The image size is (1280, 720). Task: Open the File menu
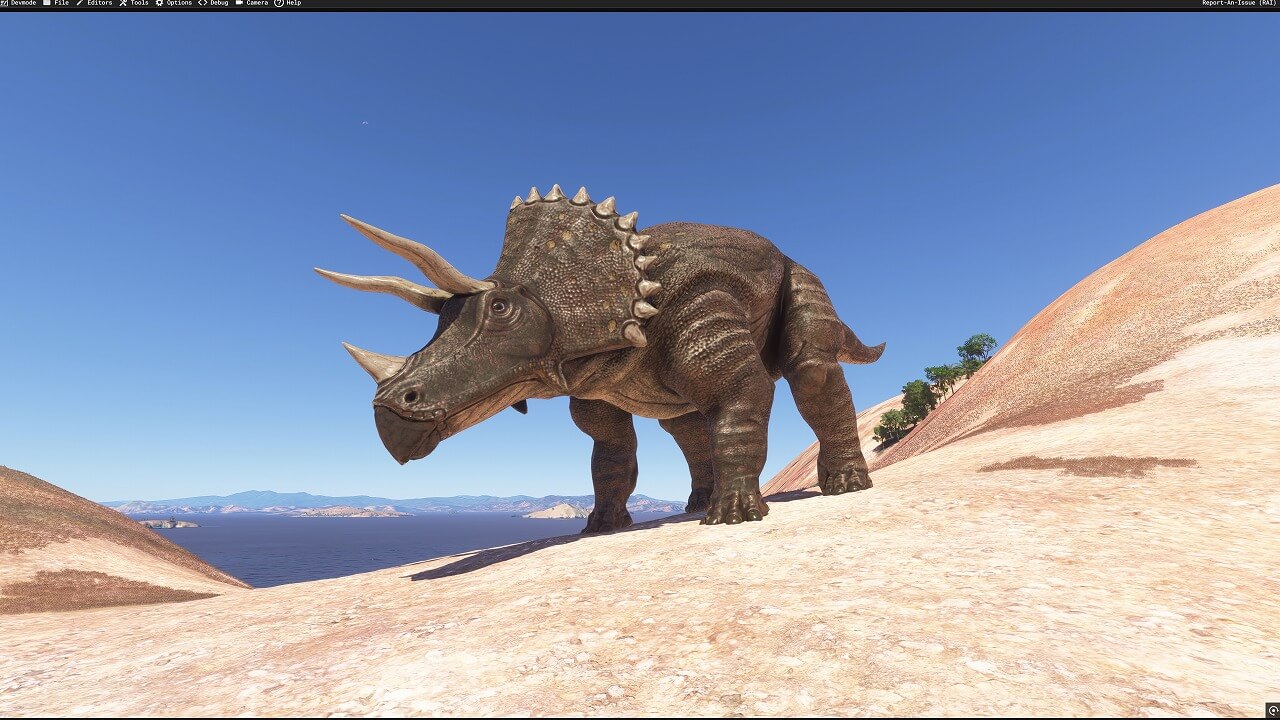click(56, 3)
